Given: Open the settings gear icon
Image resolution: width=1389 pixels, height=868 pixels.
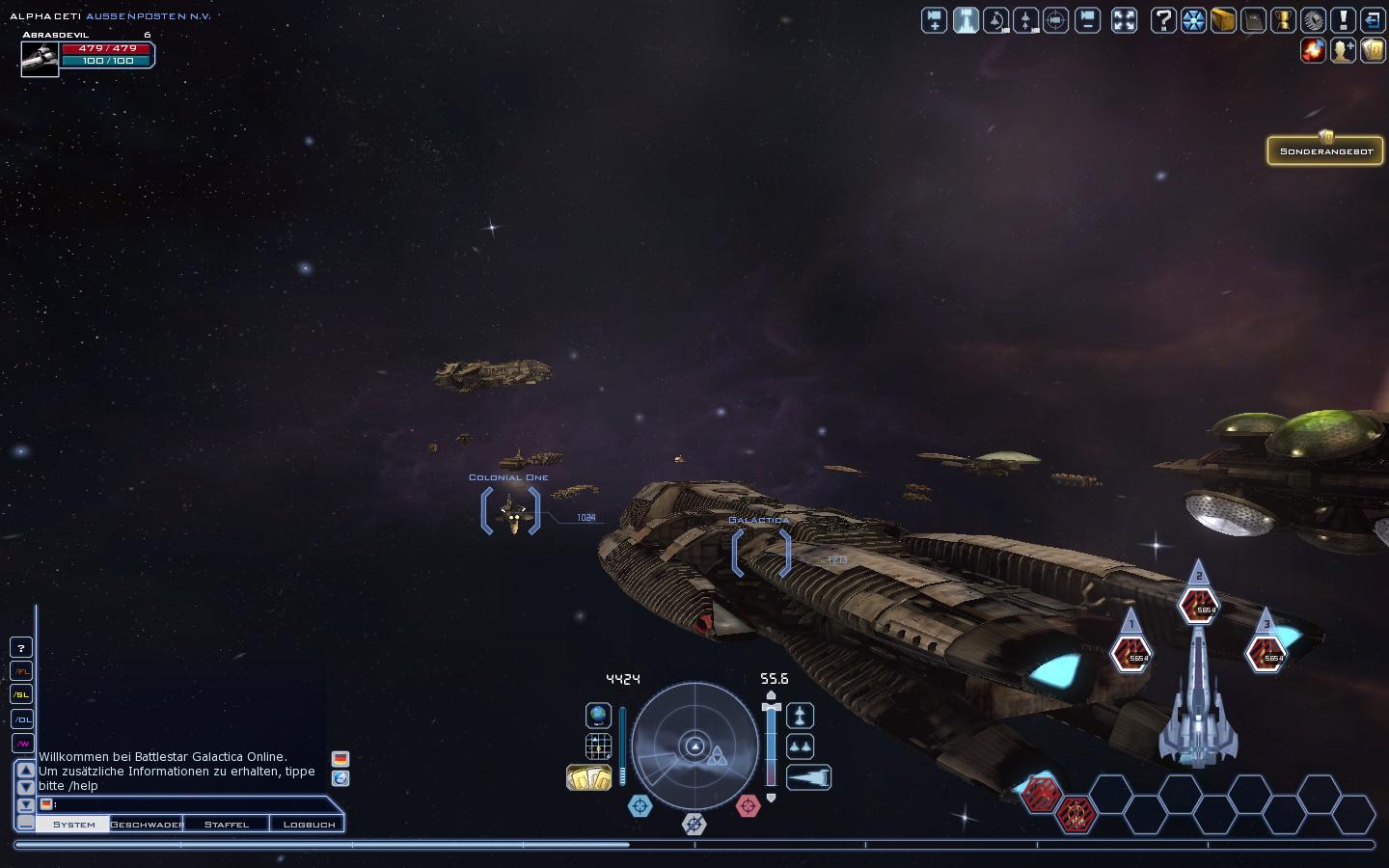Looking at the screenshot, I should pyautogui.click(x=1313, y=20).
